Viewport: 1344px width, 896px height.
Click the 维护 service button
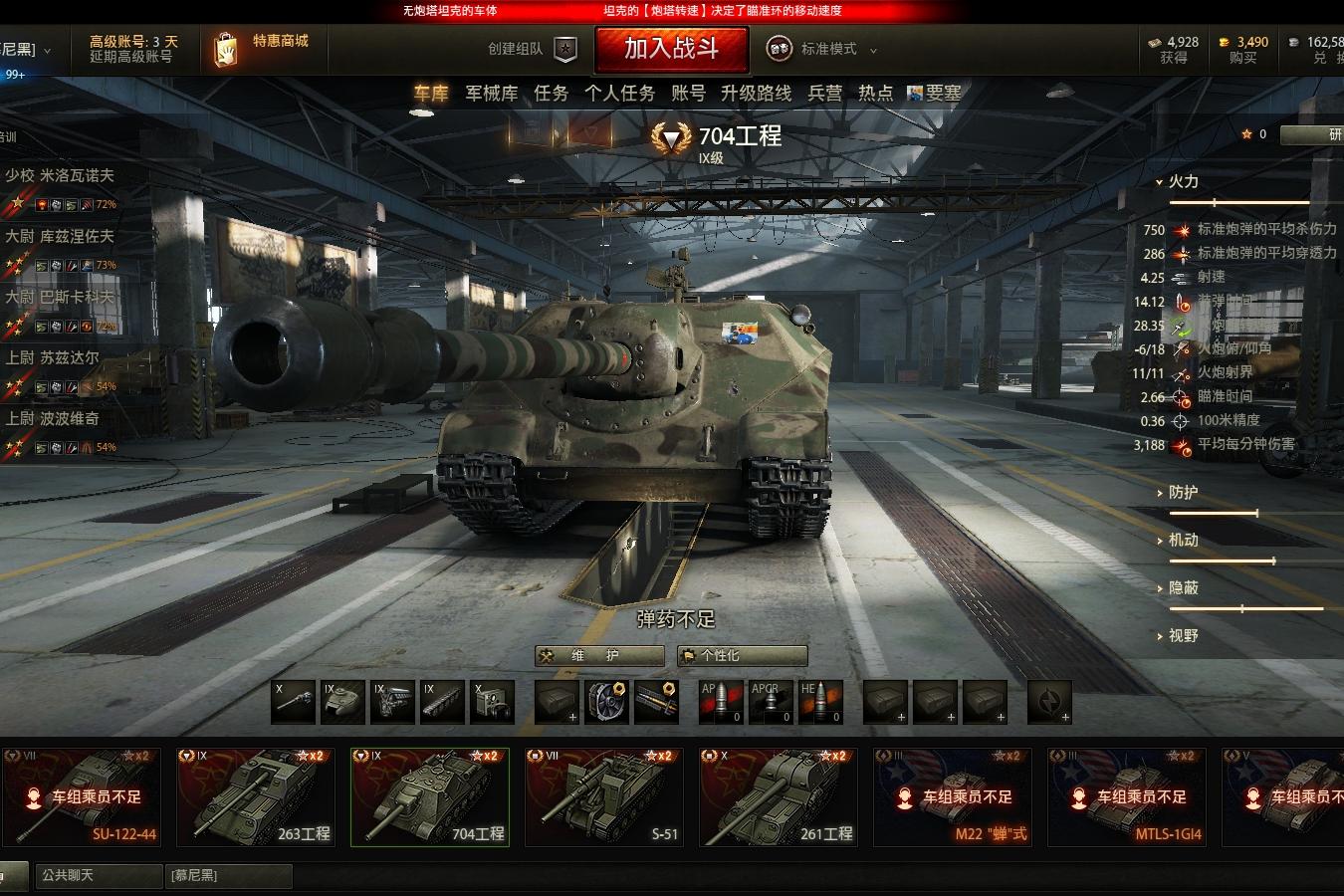coord(599,655)
